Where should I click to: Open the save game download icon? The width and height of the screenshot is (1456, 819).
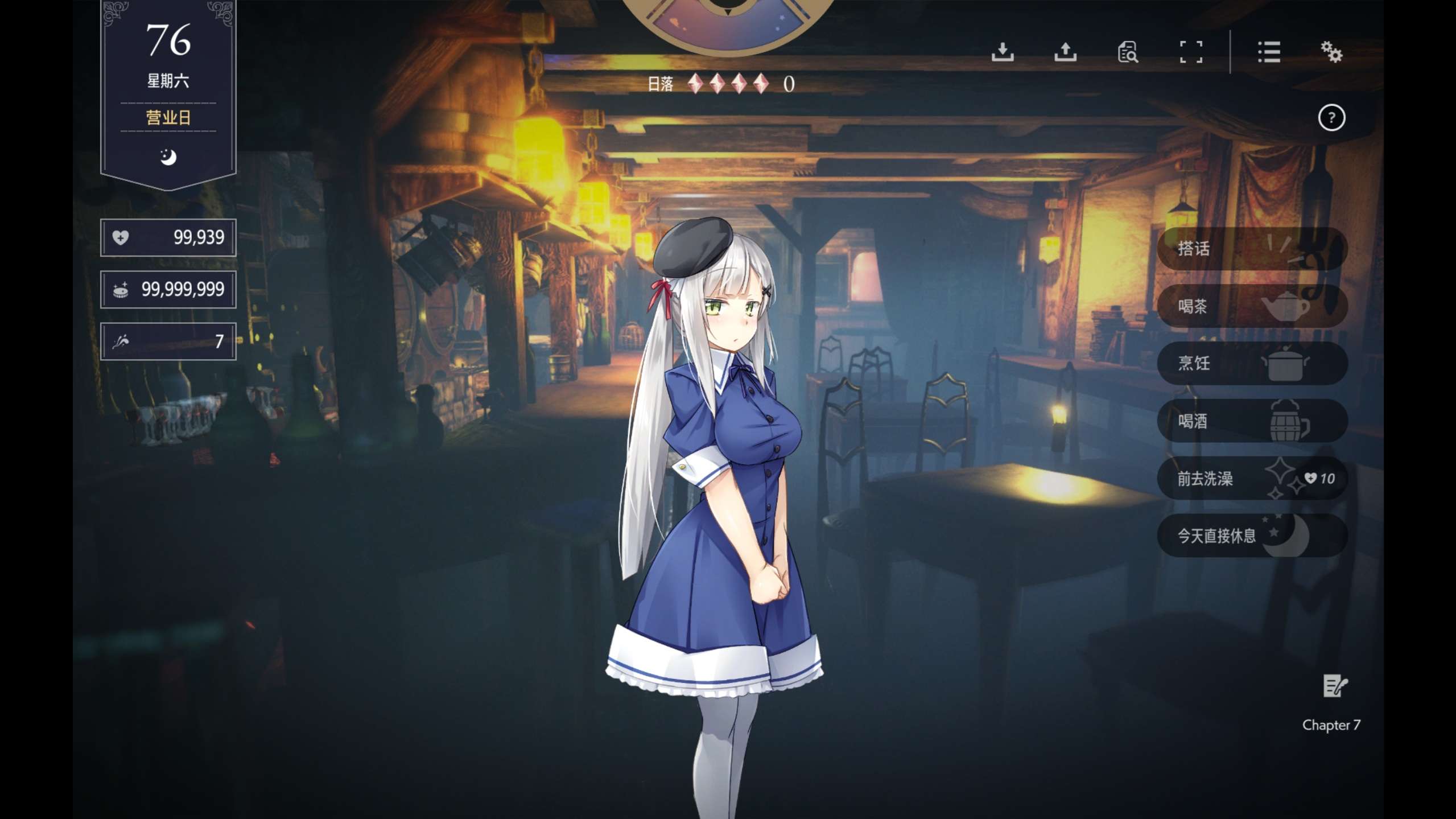tap(1002, 52)
